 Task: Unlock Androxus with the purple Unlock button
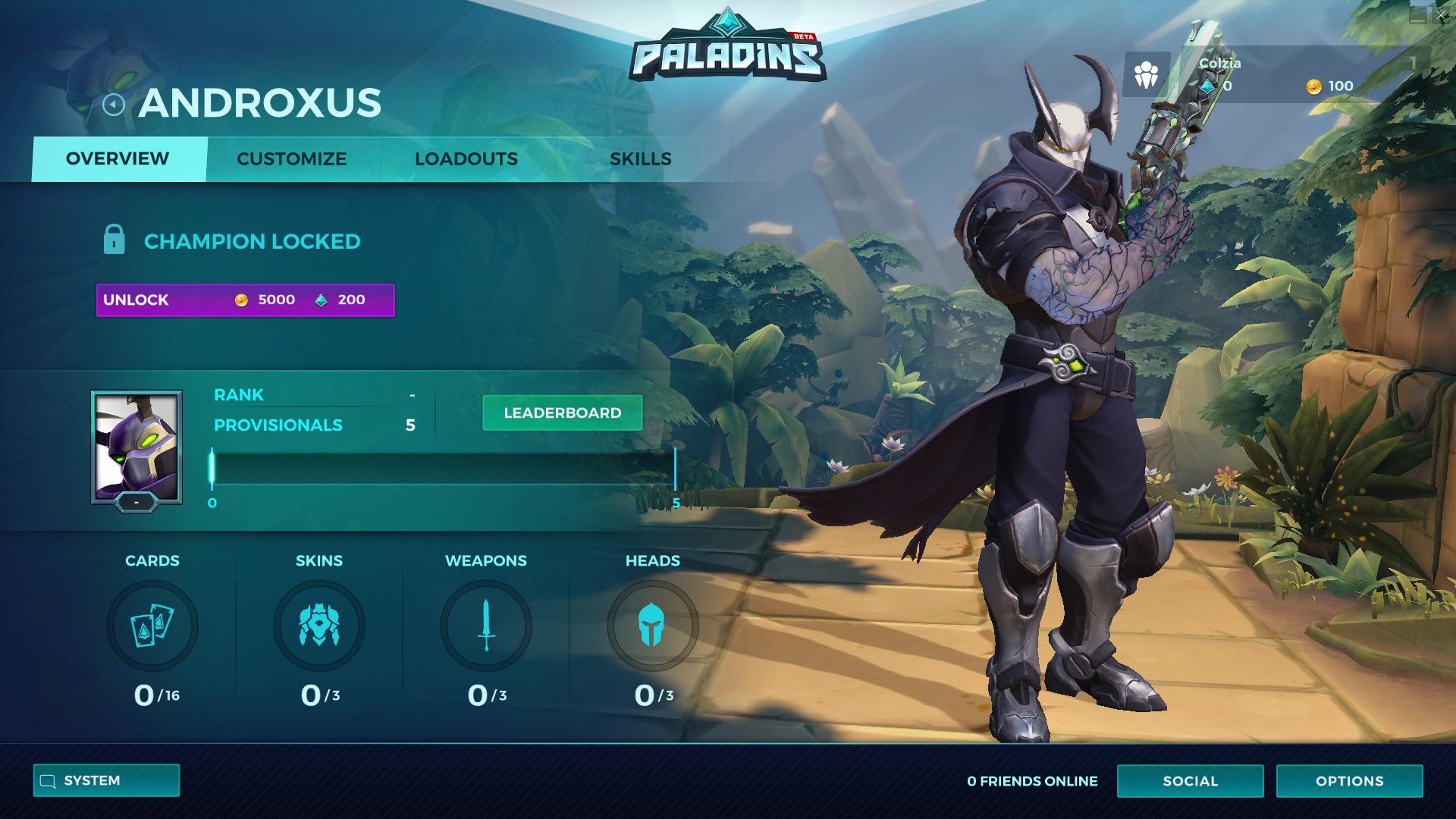pyautogui.click(x=245, y=300)
